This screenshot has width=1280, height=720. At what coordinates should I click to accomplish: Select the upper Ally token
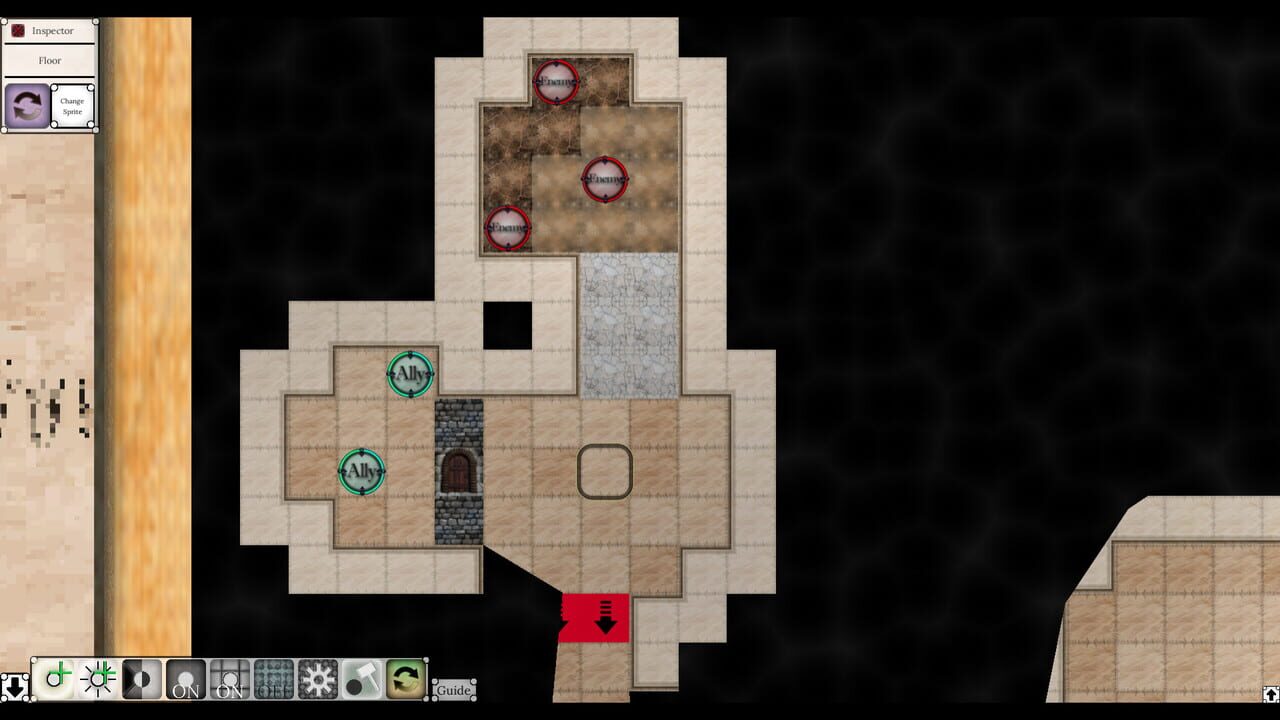tap(408, 374)
